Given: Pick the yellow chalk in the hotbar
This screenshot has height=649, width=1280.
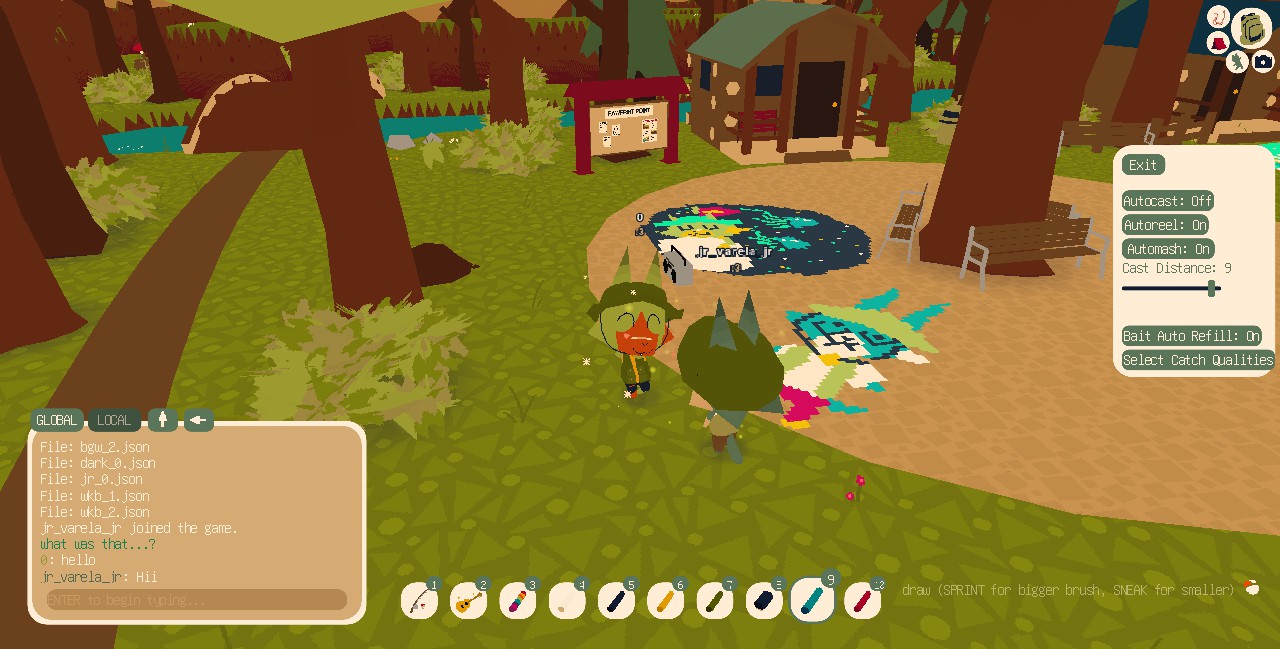Looking at the screenshot, I should pos(665,601).
